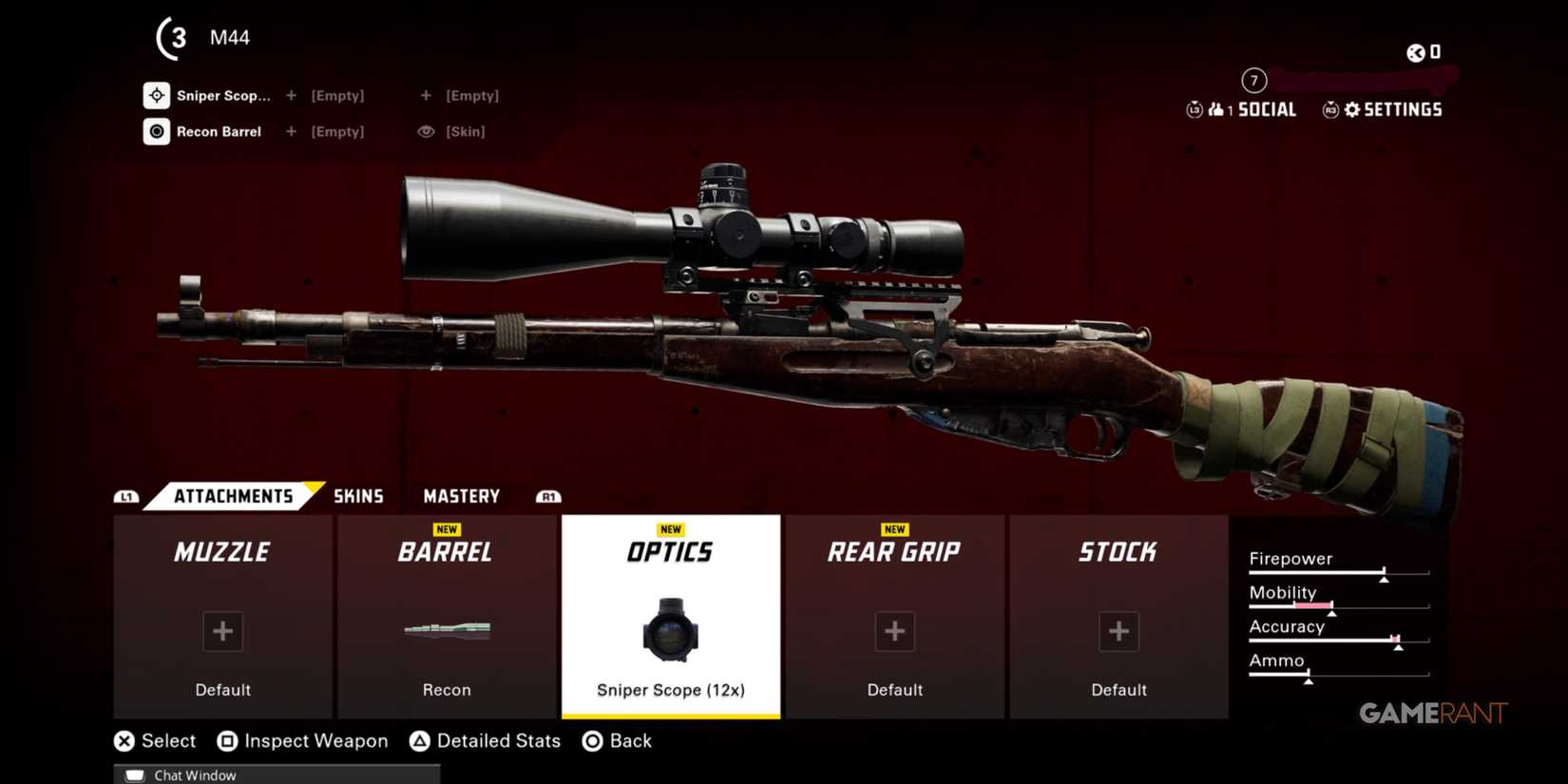The height and width of the screenshot is (784, 1568).
Task: Click the Mobility stat slider bar
Action: [x=1338, y=605]
